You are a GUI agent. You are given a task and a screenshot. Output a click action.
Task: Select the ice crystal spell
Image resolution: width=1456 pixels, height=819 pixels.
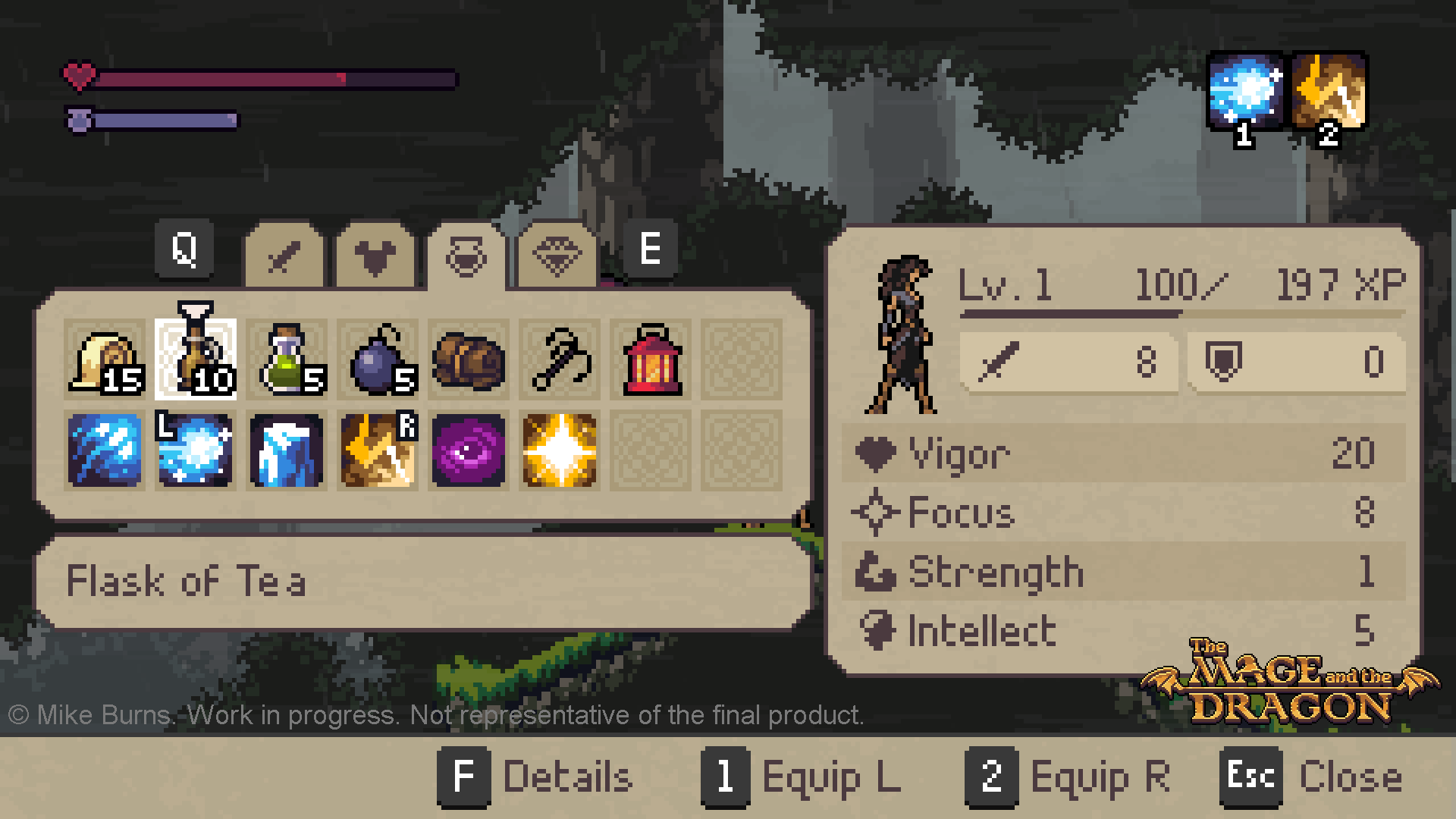point(287,450)
